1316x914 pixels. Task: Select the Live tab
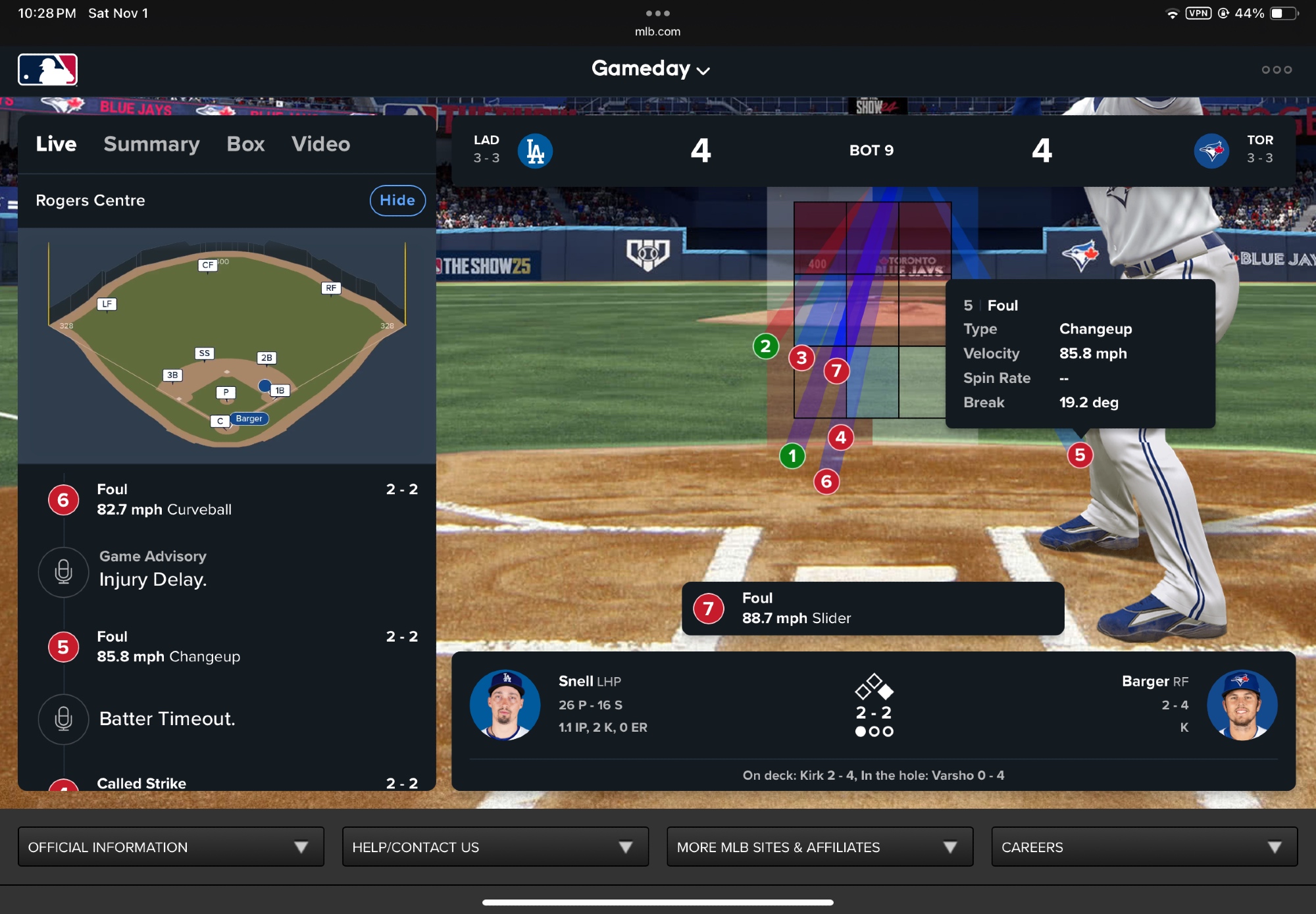pyautogui.click(x=56, y=144)
